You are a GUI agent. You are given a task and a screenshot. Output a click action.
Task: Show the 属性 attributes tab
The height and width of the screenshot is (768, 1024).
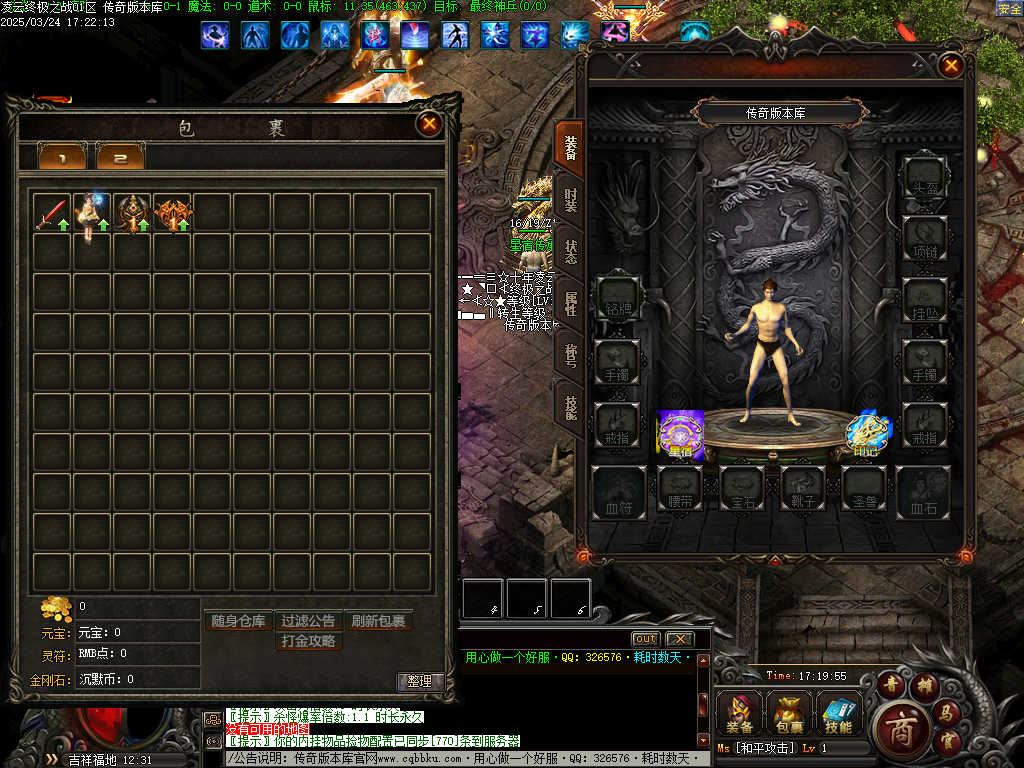570,303
